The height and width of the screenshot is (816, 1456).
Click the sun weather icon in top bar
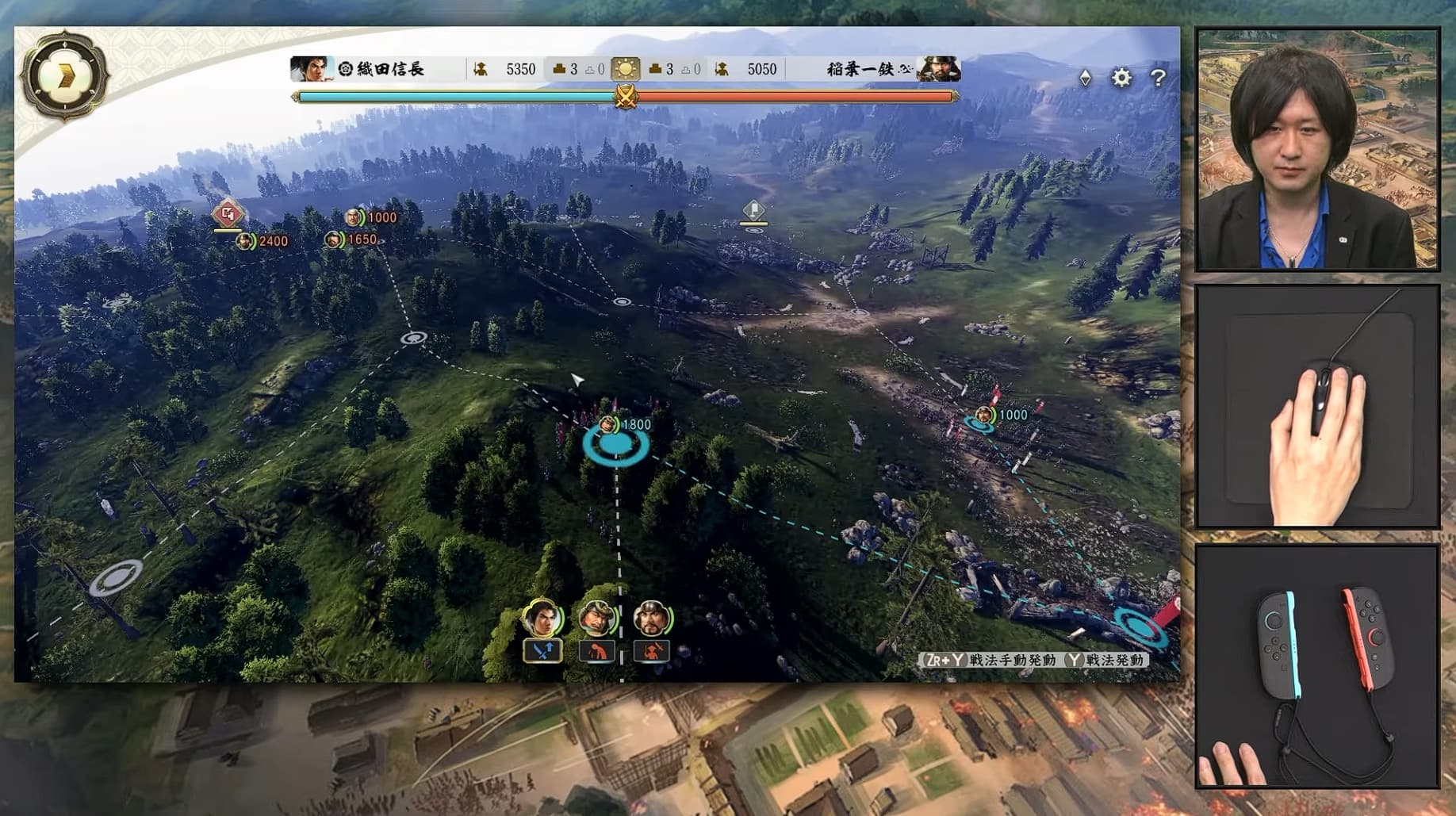pyautogui.click(x=625, y=70)
